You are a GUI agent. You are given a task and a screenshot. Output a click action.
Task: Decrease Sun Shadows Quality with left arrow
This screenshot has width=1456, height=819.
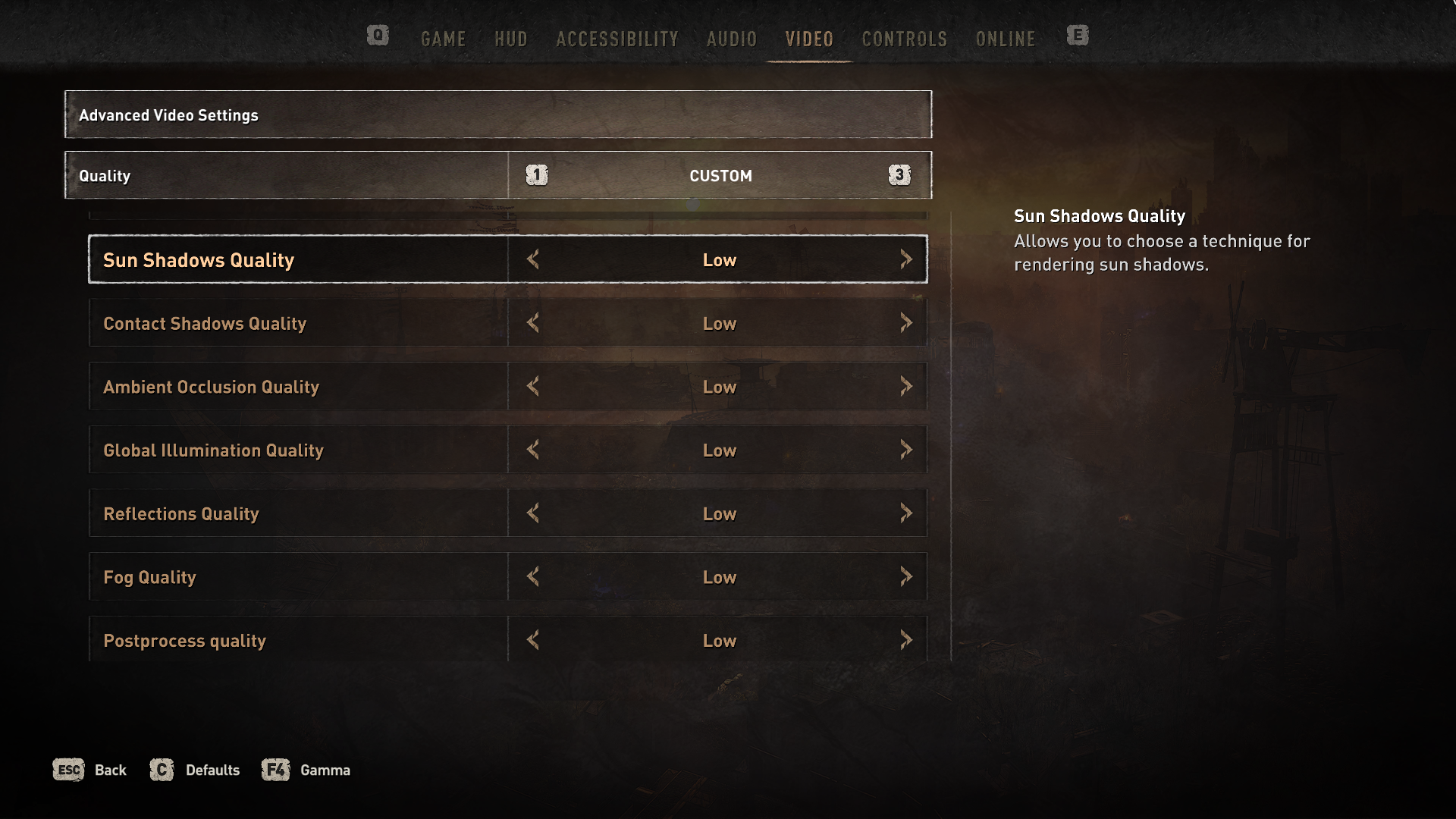(533, 259)
